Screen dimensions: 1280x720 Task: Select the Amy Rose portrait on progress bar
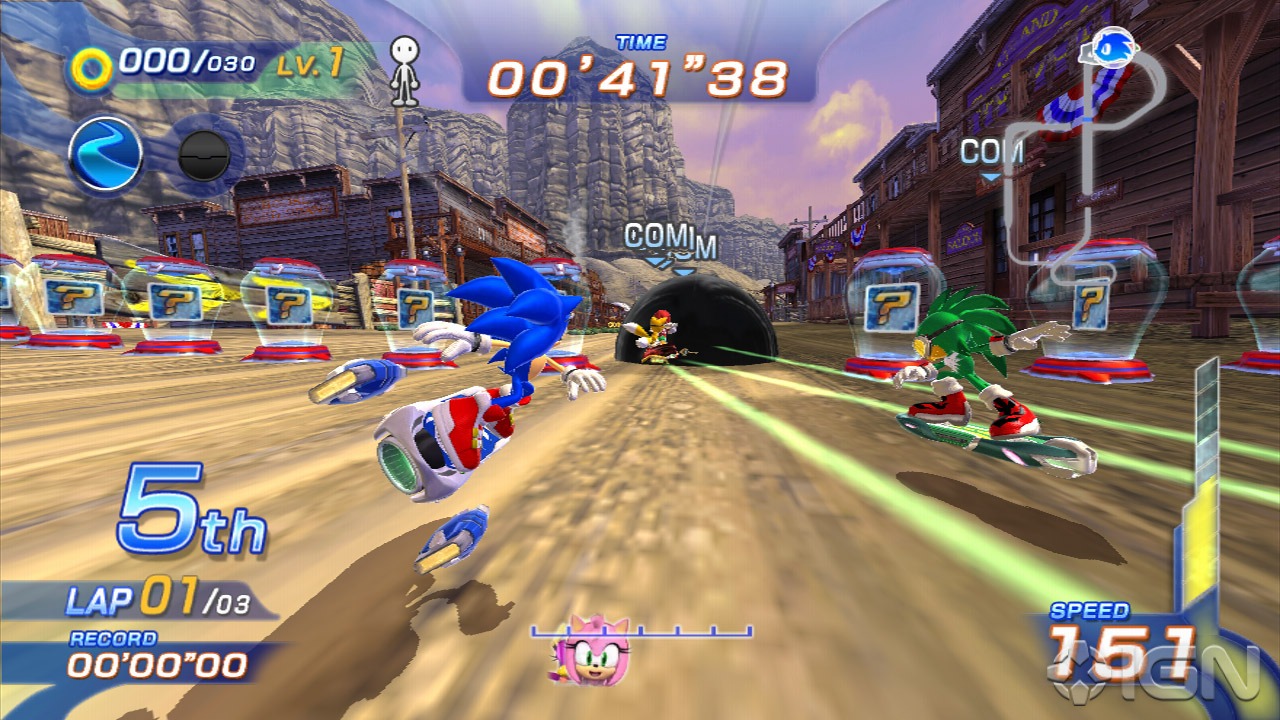click(x=596, y=650)
